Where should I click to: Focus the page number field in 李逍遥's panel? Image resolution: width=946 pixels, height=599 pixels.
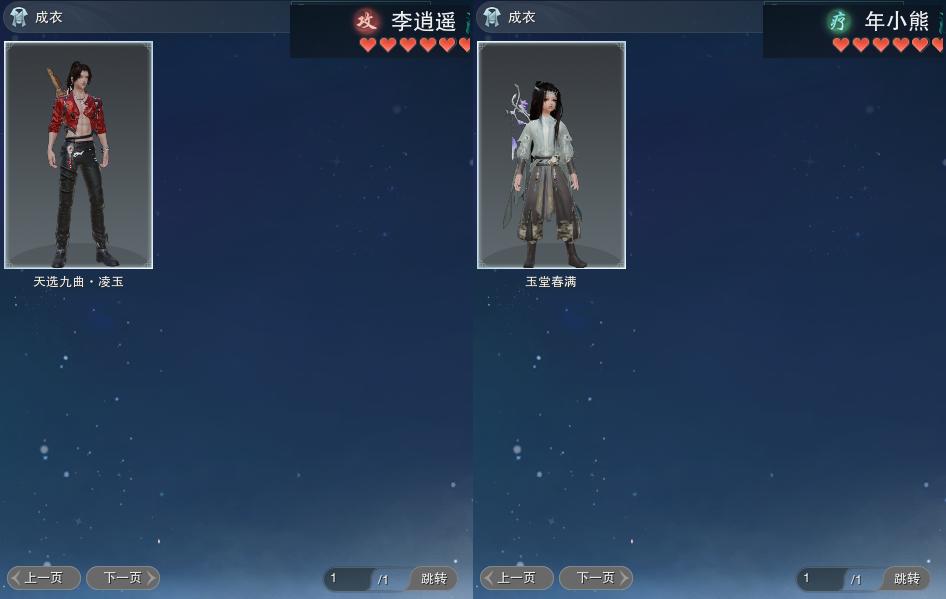click(348, 579)
